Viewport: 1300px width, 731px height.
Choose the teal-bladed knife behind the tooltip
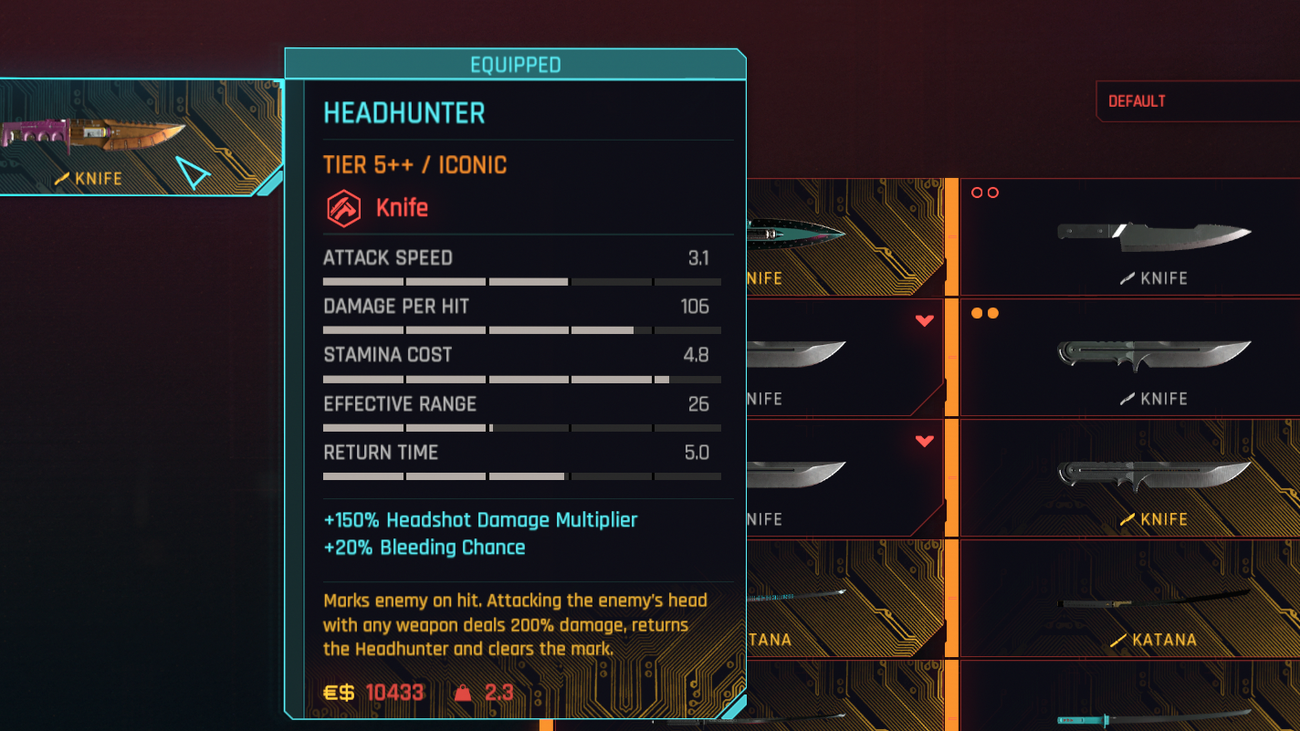click(x=845, y=237)
